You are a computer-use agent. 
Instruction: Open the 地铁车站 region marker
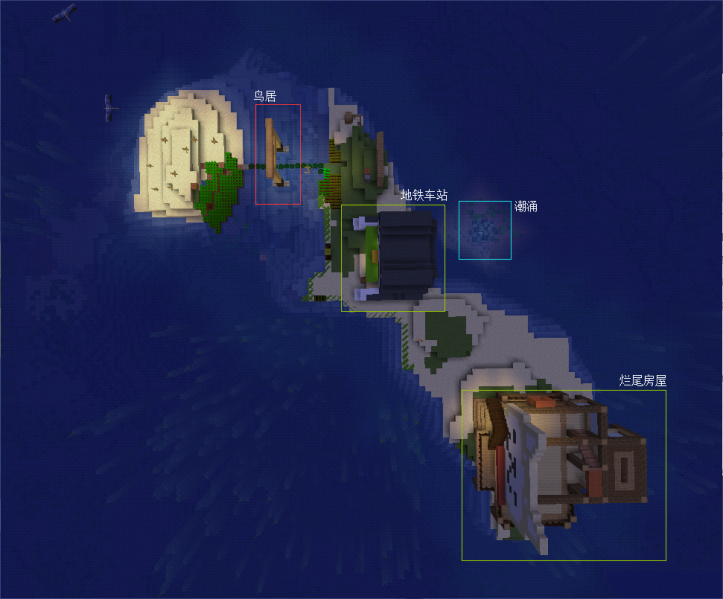tap(393, 258)
